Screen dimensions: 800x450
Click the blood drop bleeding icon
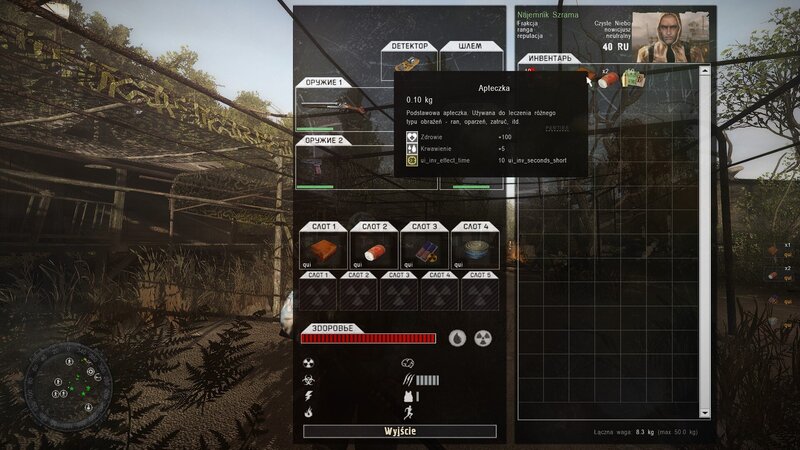point(457,338)
